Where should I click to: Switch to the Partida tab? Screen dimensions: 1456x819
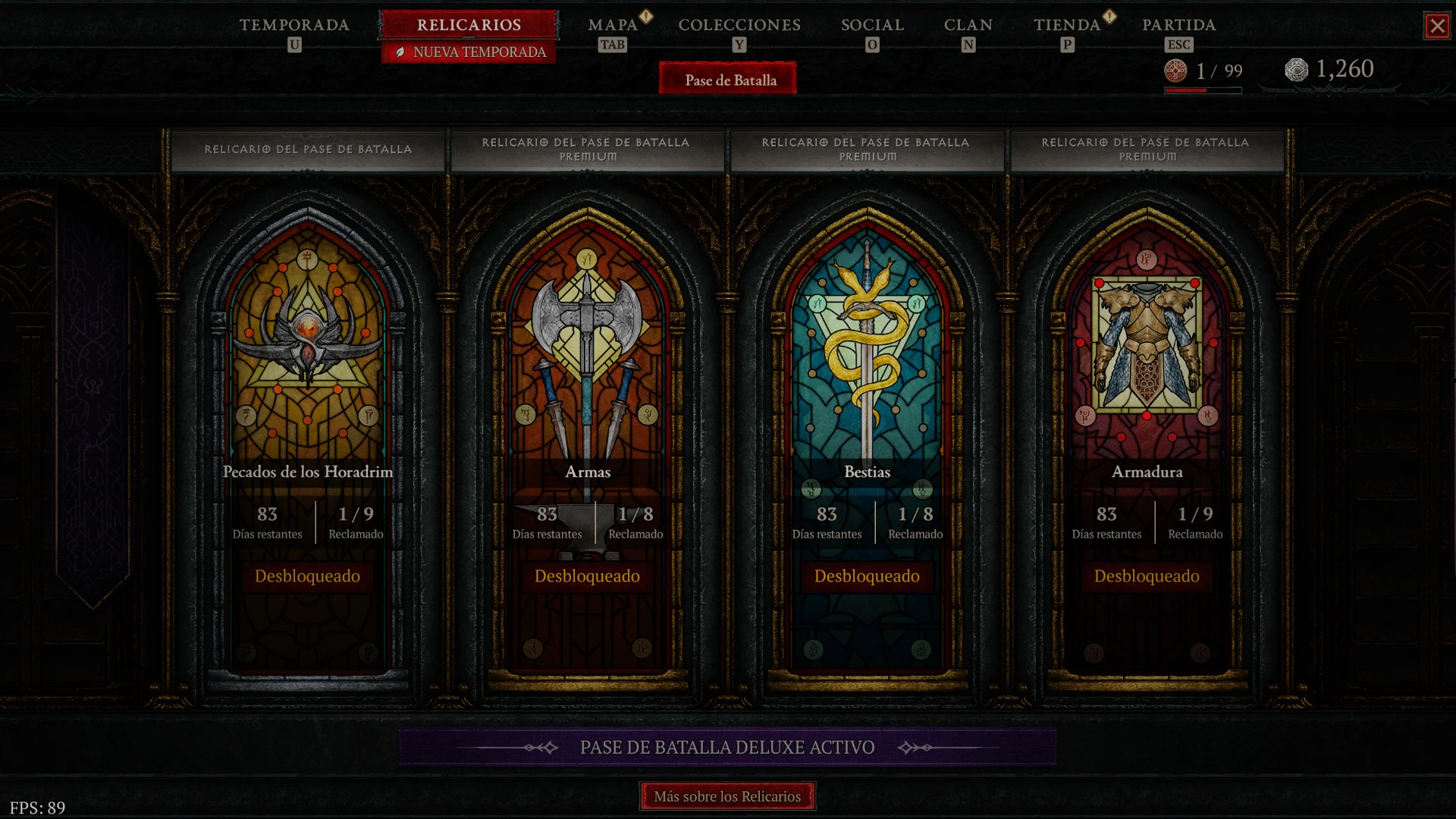click(x=1178, y=25)
